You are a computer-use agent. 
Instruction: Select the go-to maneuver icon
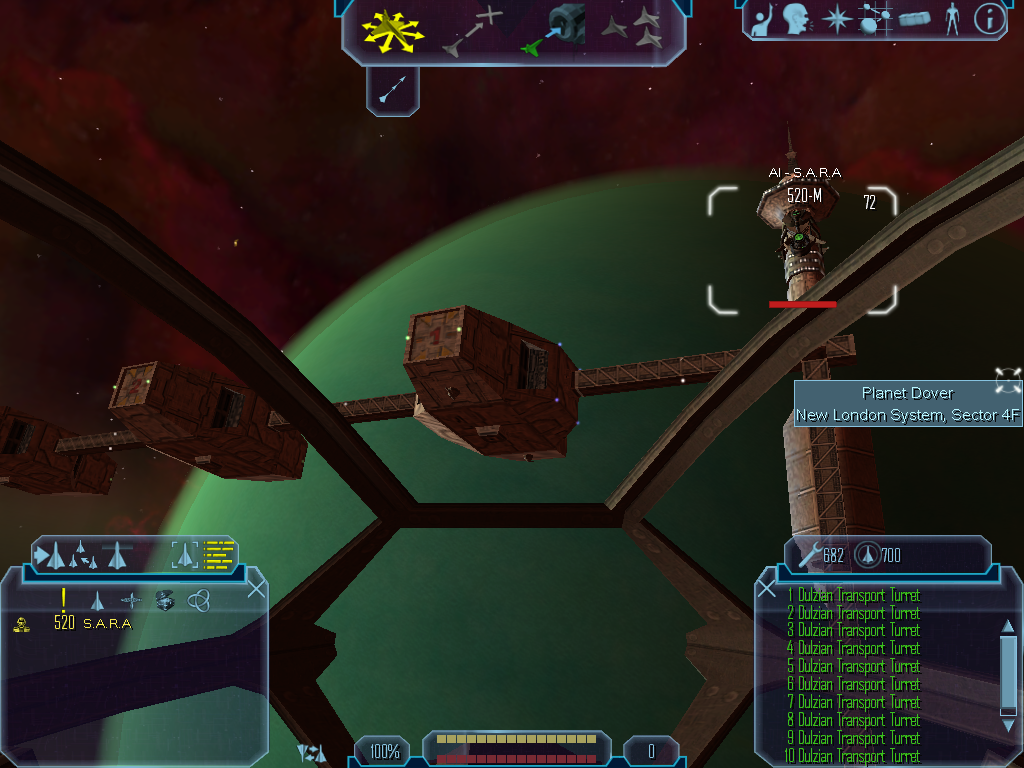tap(472, 31)
